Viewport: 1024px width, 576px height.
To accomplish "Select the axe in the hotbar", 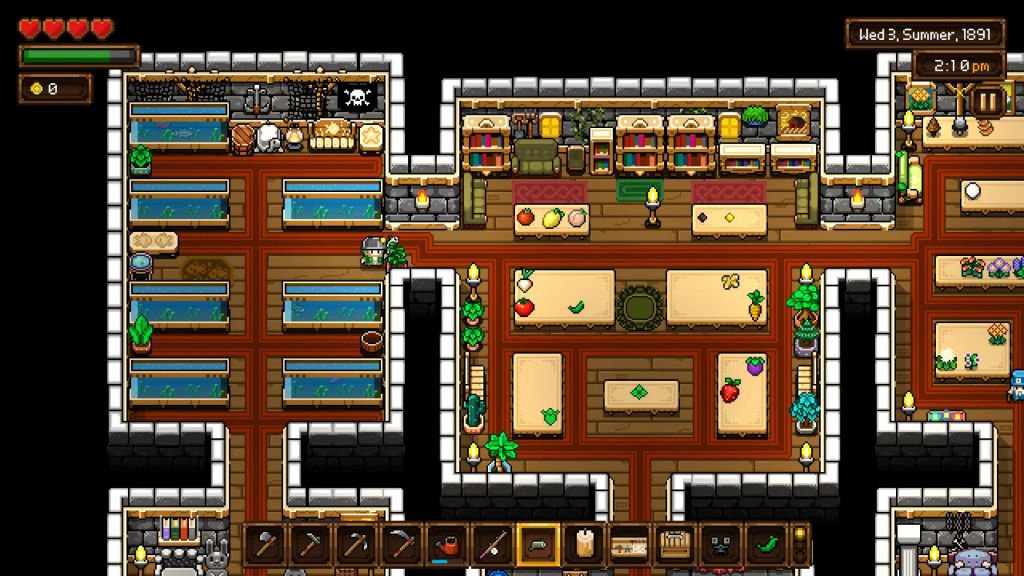I will [x=267, y=545].
